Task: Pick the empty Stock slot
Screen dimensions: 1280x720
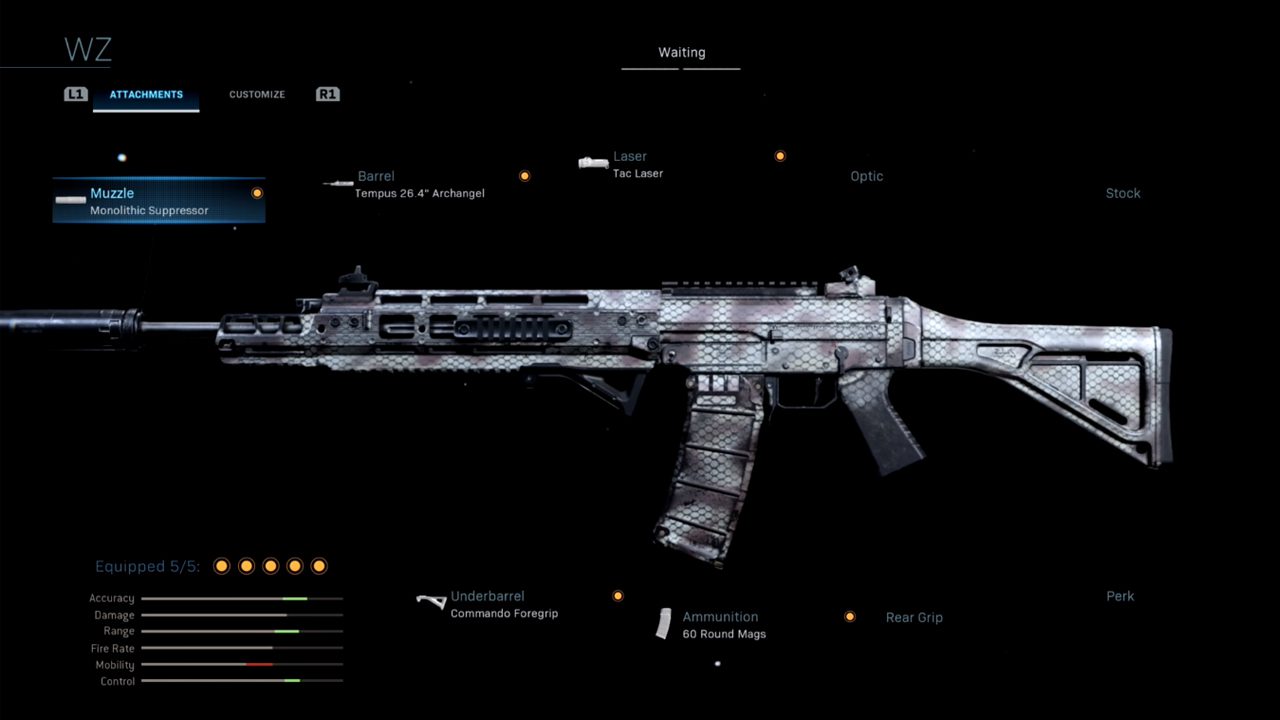Action: click(x=1122, y=194)
